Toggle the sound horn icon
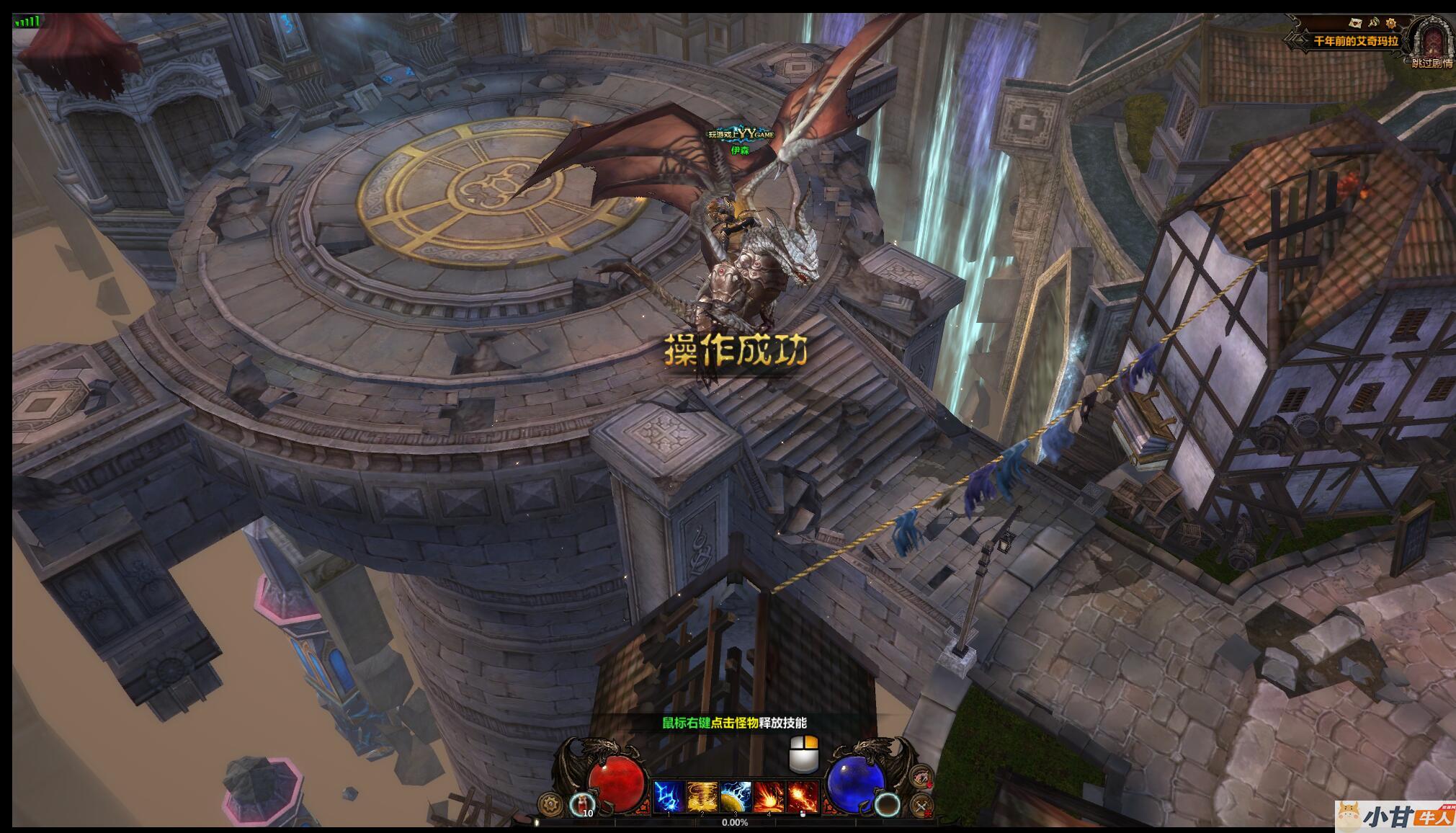Image resolution: width=1456 pixels, height=833 pixels. (1374, 24)
